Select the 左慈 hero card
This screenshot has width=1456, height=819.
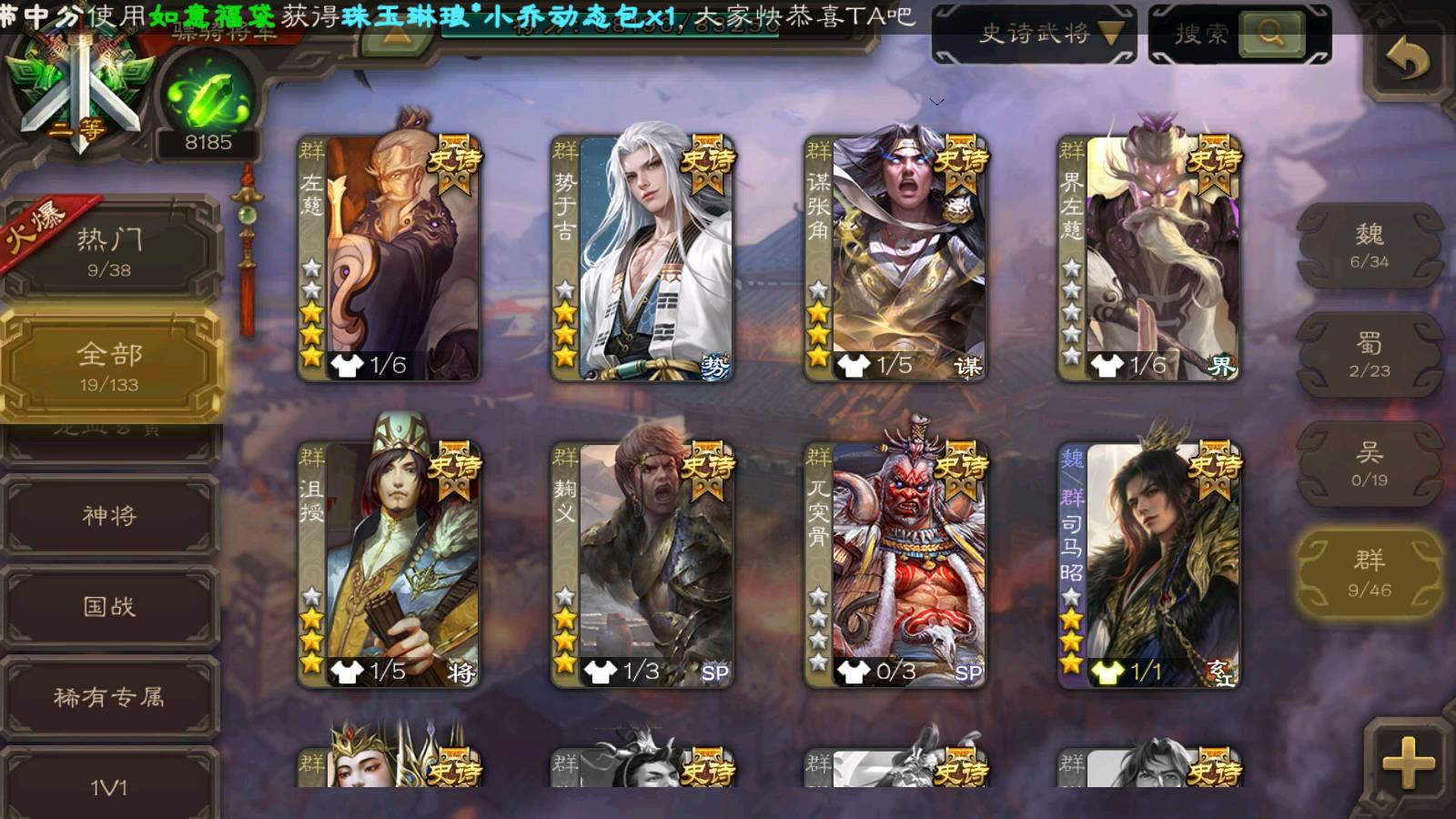(390, 258)
